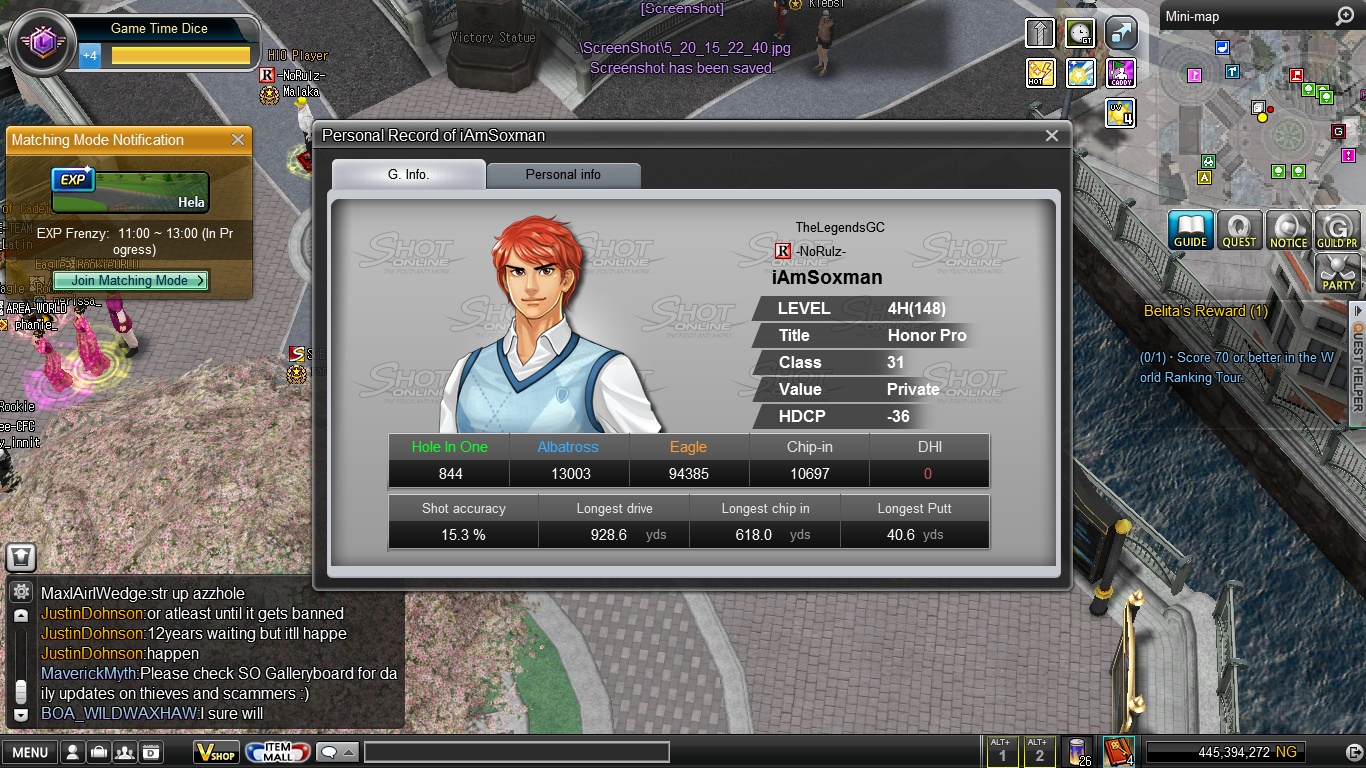Open the Quest panel
Screen dimensions: 1366x768
pyautogui.click(x=1239, y=230)
